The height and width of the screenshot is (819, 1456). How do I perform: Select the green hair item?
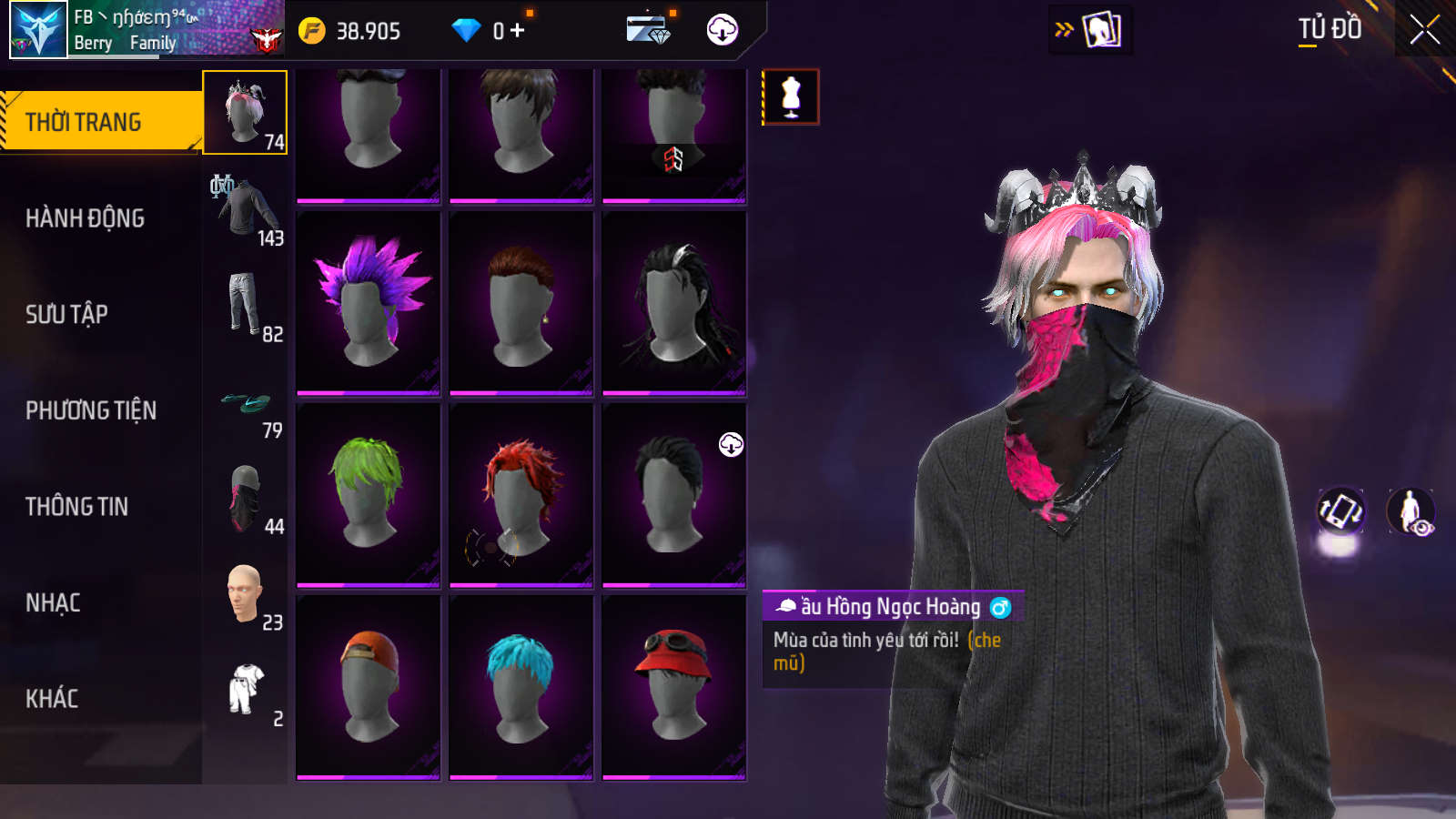tap(368, 494)
